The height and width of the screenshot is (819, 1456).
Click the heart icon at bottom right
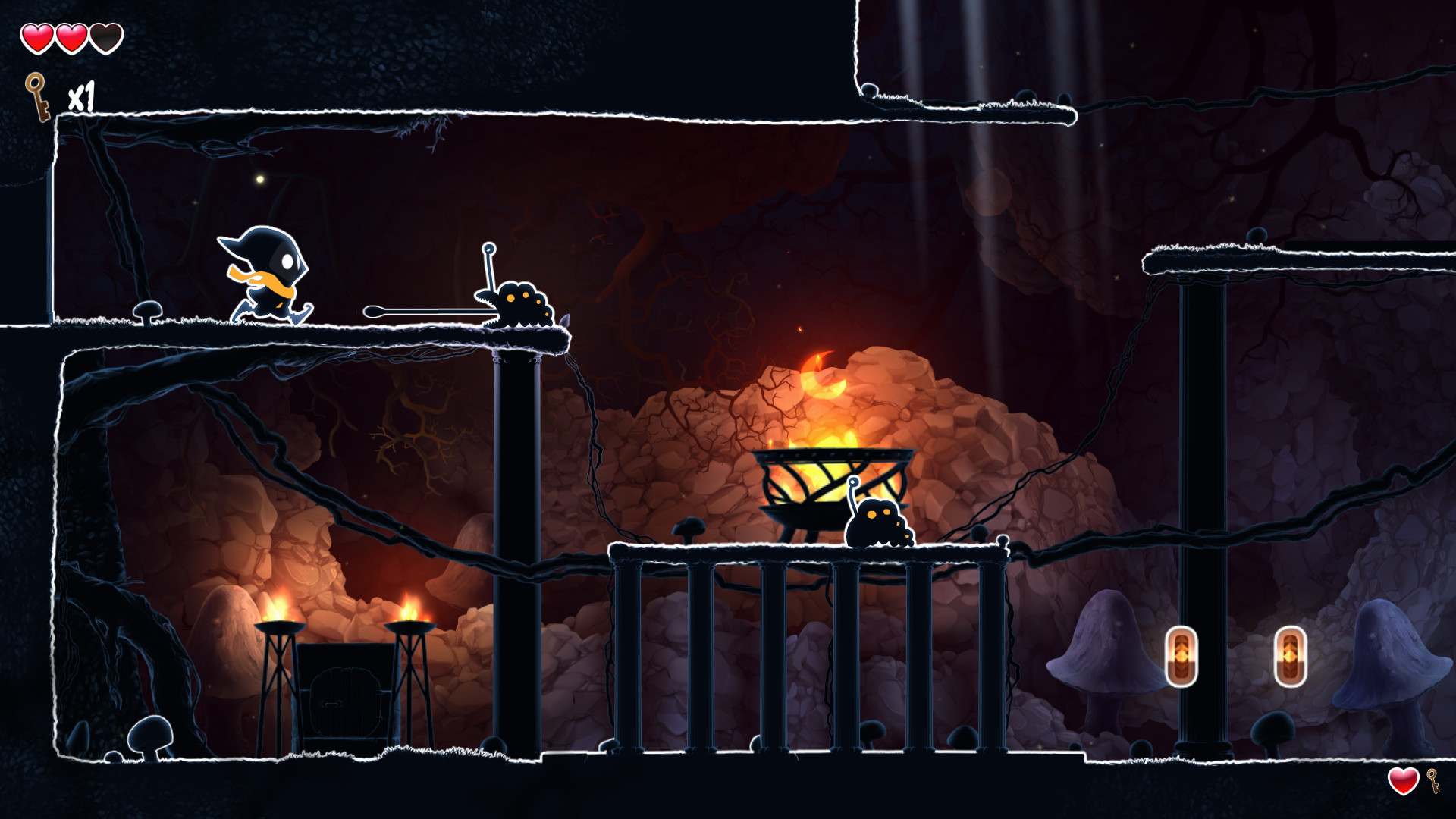1402,780
